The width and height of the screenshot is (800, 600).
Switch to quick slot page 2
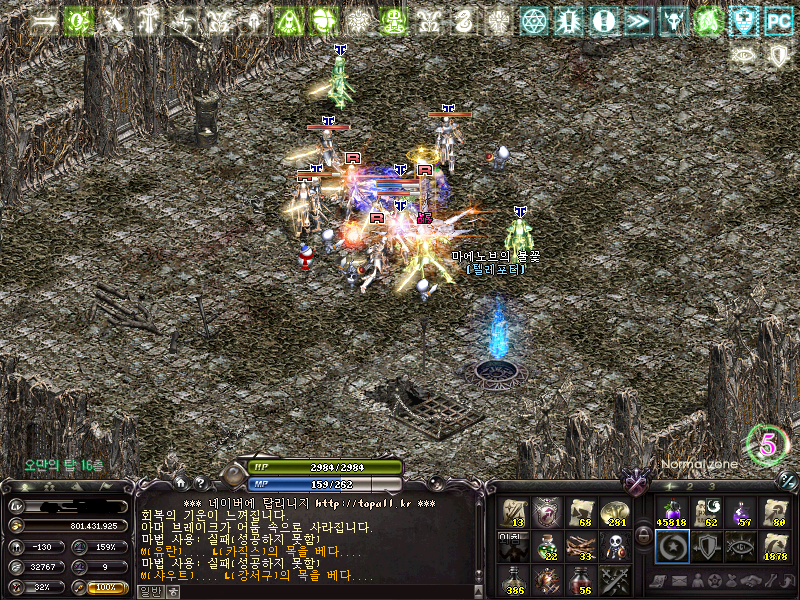[690, 486]
